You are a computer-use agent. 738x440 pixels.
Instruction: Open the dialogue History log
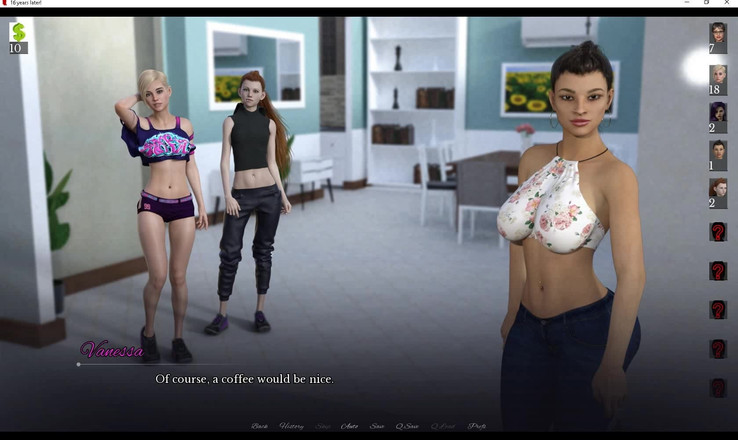coord(292,427)
